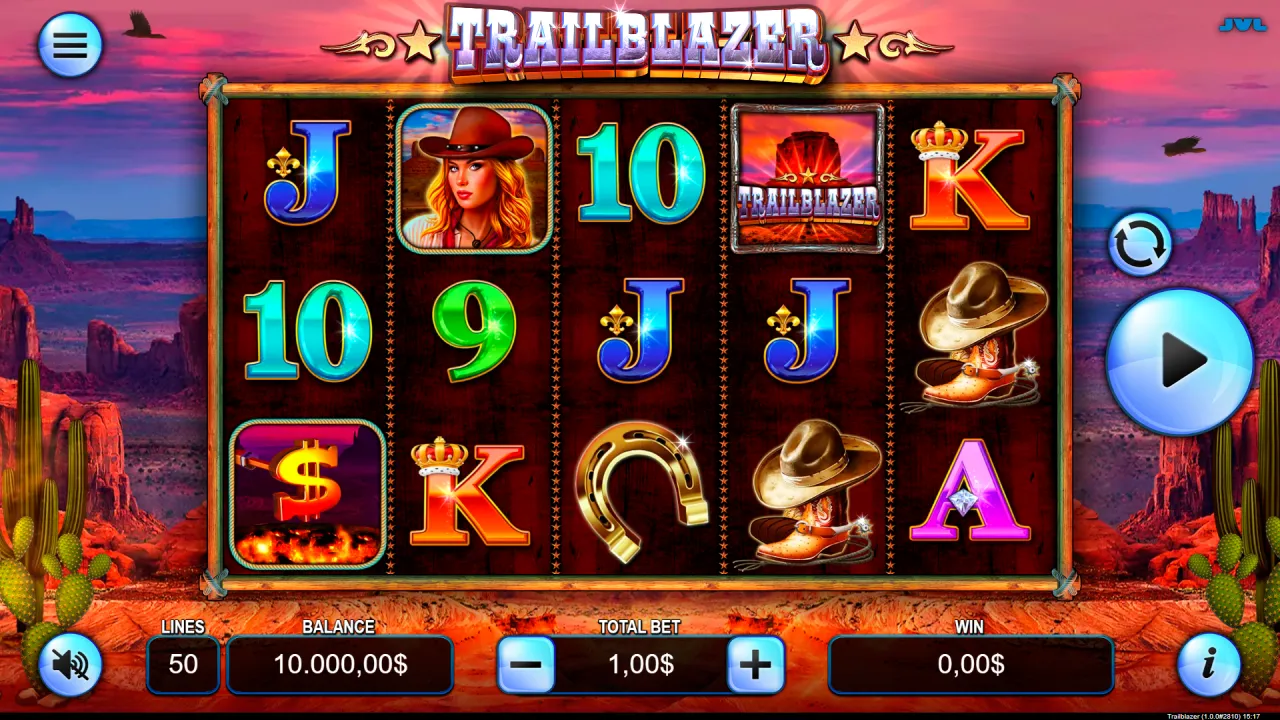Select the Trailblazer bonus symbol on reel four
This screenshot has height=720, width=1280.
click(x=807, y=177)
